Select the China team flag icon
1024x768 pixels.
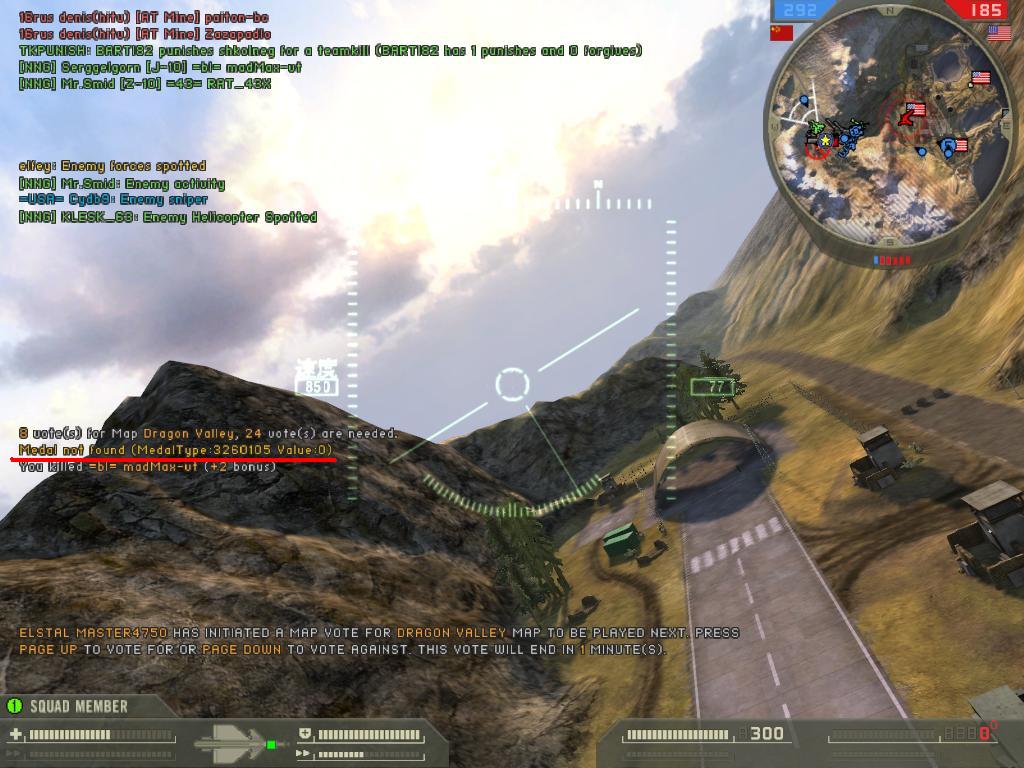[x=782, y=32]
